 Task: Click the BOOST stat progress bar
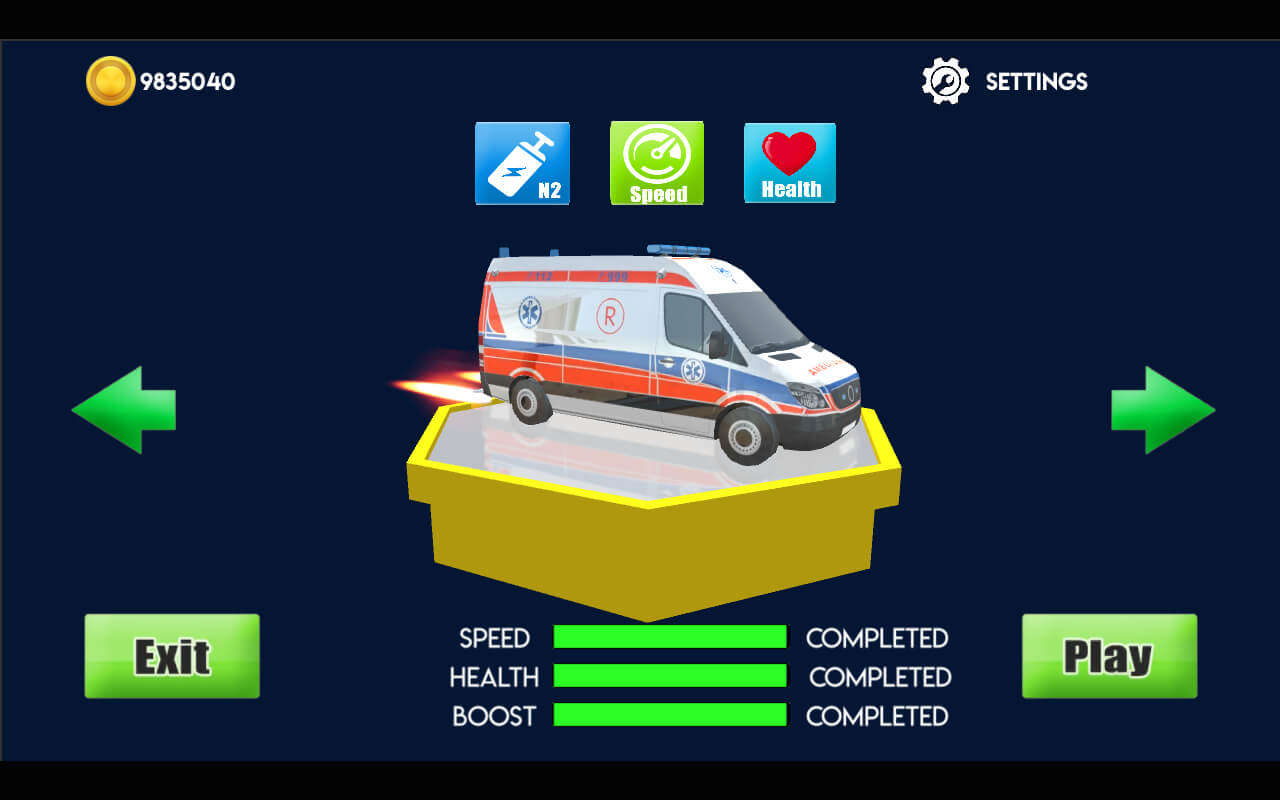[x=670, y=716]
